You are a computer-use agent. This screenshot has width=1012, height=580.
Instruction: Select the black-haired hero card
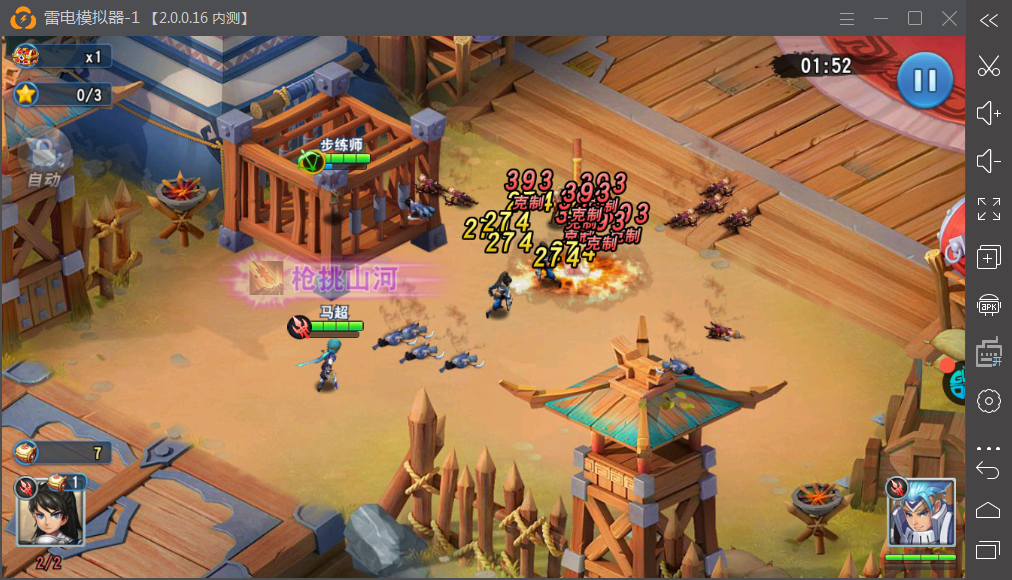coord(49,512)
